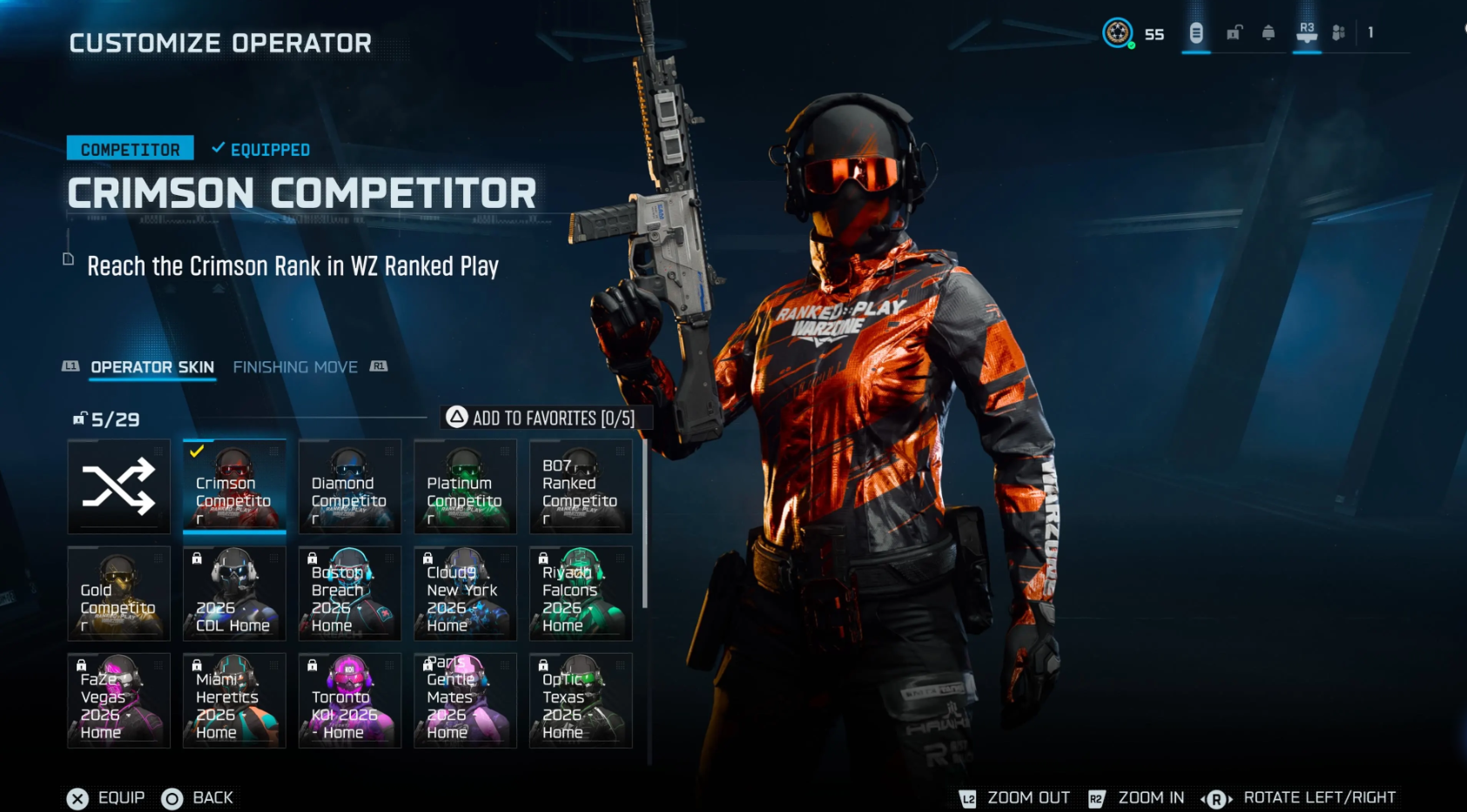Open notifications via the bell icon
This screenshot has width=1467, height=812.
pyautogui.click(x=1268, y=32)
